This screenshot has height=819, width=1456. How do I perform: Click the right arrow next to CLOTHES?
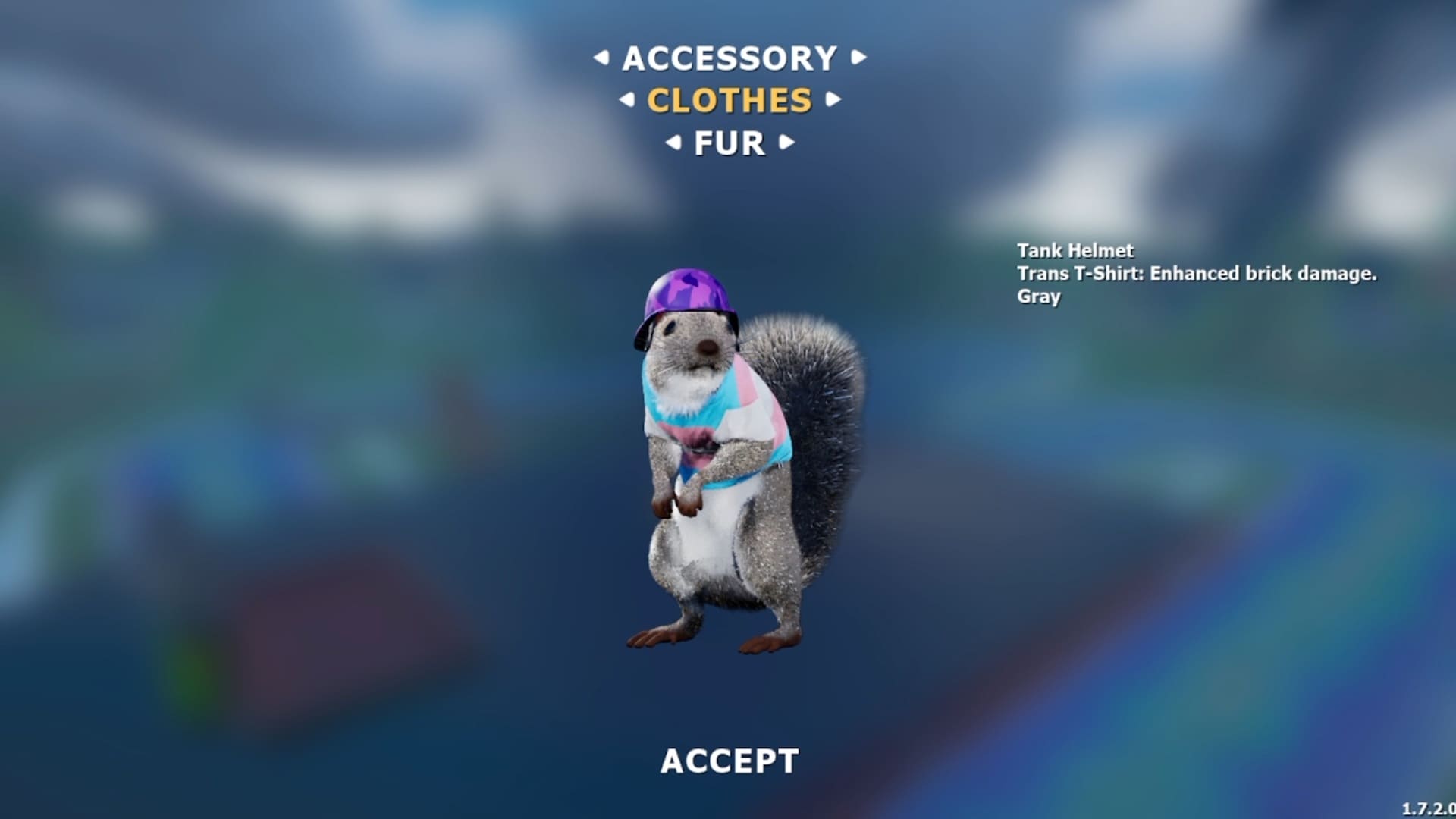[833, 100]
